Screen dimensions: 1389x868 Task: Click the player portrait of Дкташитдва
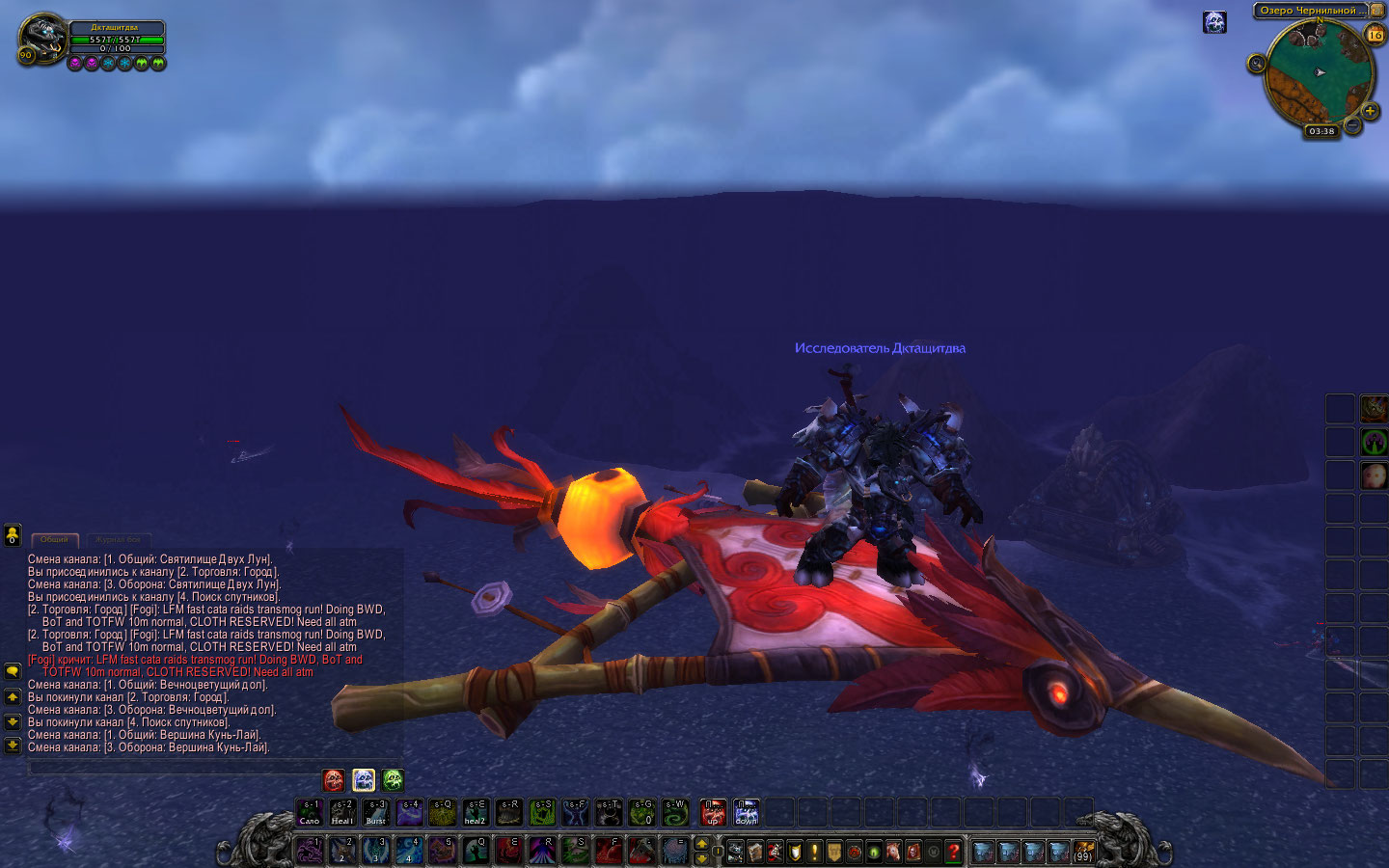[41, 37]
